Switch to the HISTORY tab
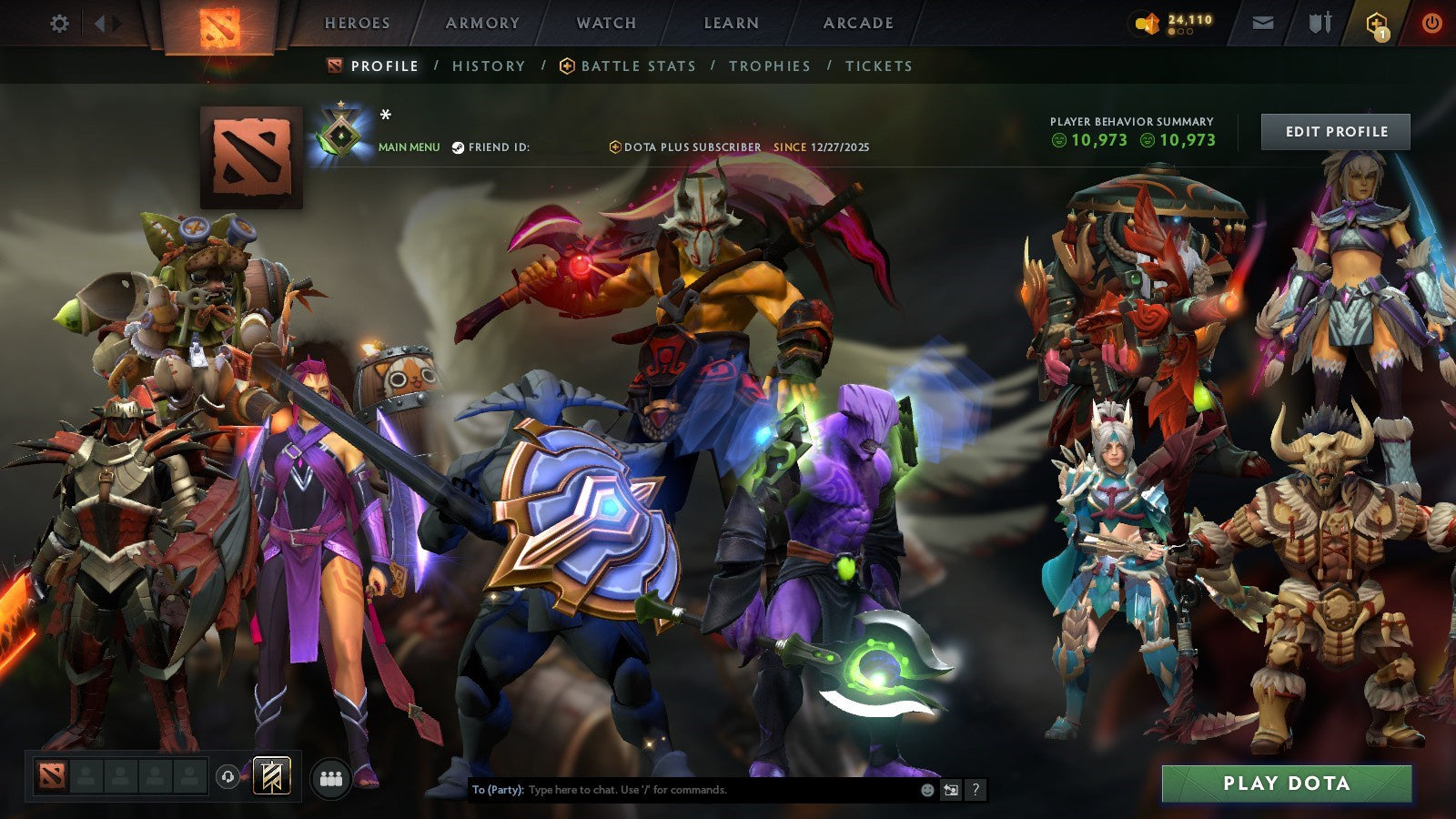Viewport: 1456px width, 819px height. pyautogui.click(x=489, y=66)
